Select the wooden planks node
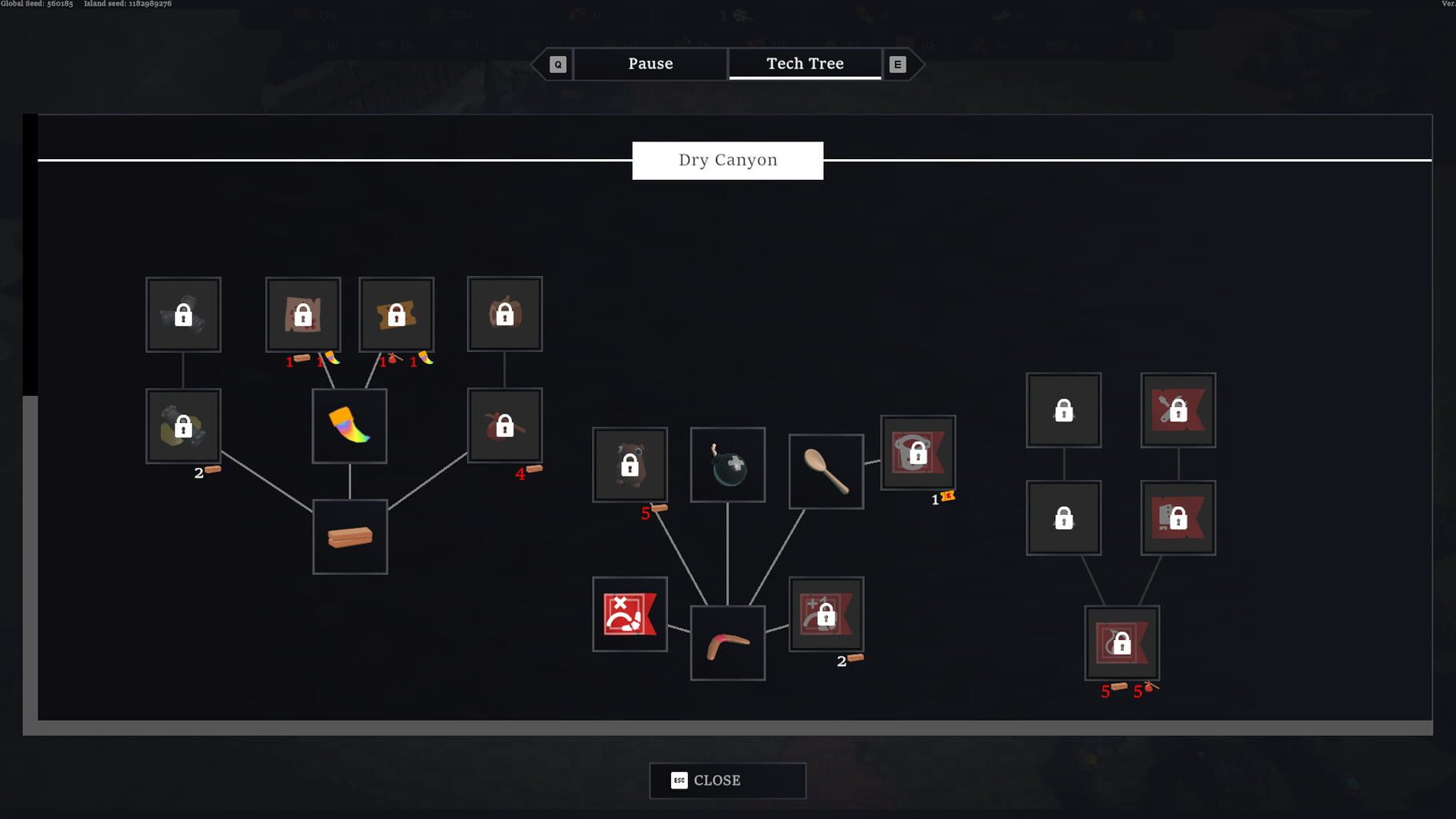The height and width of the screenshot is (819, 1456). [x=350, y=536]
